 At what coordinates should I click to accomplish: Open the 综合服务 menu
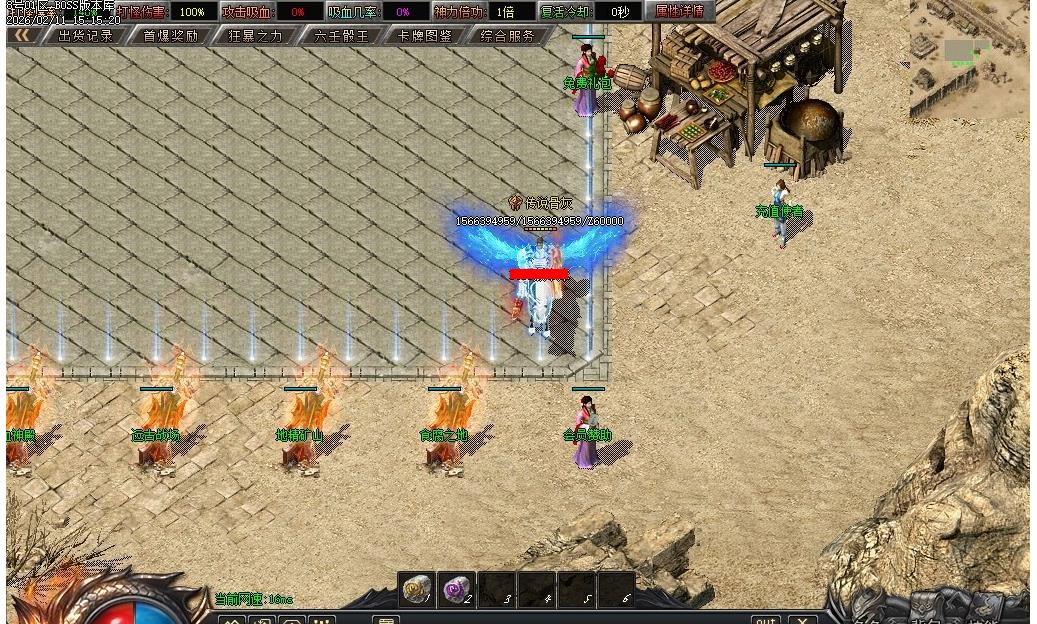point(508,36)
